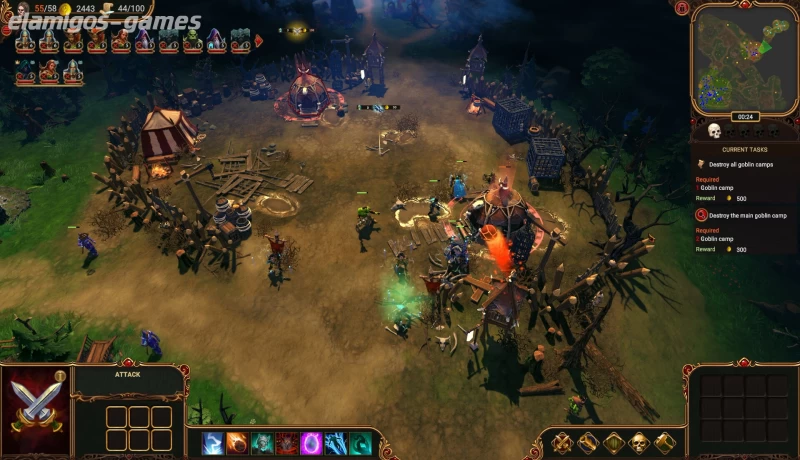Viewport: 800px width, 460px height.
Task: Show more units with the red arrow
Action: pos(259,41)
